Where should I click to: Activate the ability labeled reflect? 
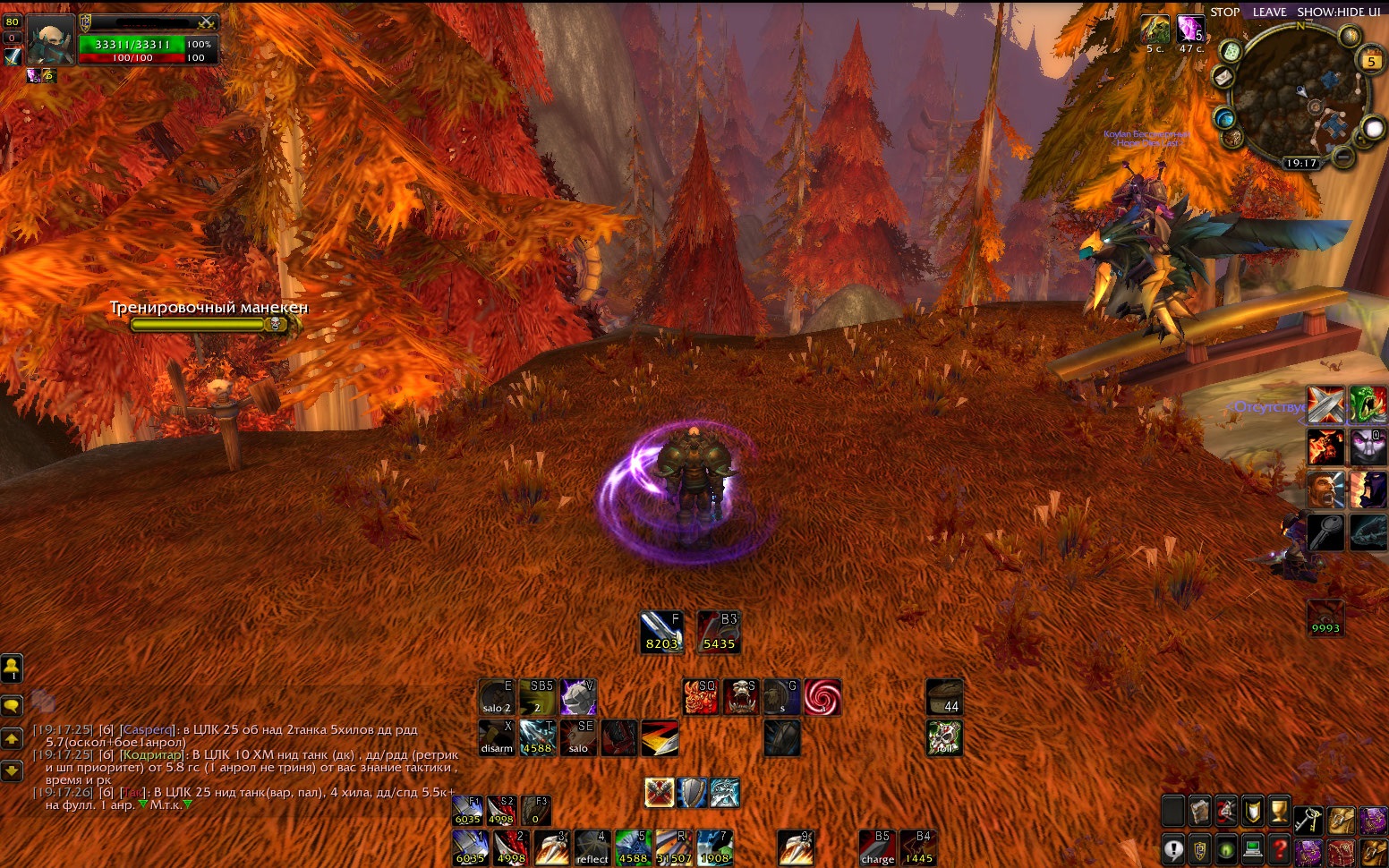(x=592, y=847)
